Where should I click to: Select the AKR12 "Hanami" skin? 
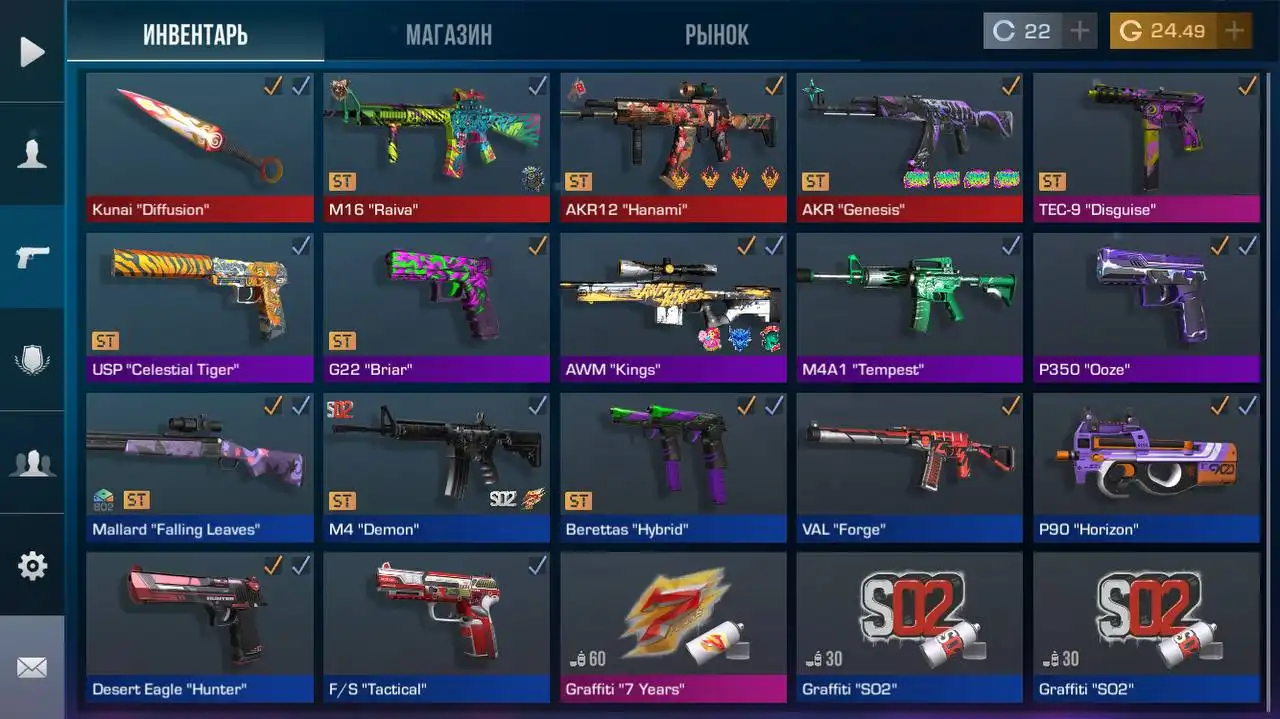[x=673, y=146]
